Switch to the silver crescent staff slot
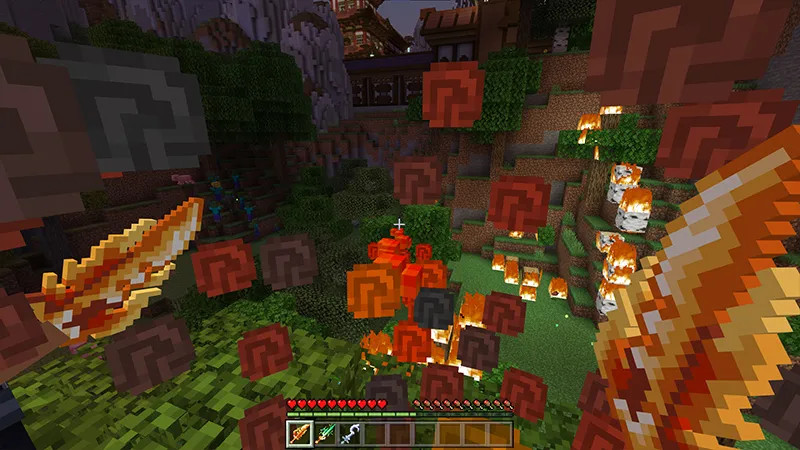 point(349,434)
